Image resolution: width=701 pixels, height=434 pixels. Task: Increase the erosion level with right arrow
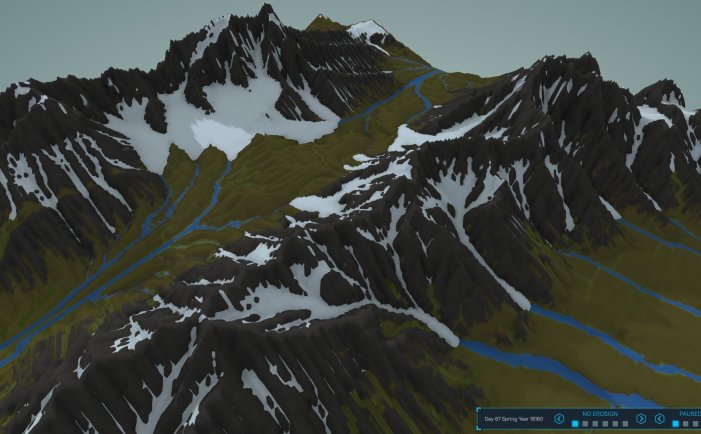point(641,419)
